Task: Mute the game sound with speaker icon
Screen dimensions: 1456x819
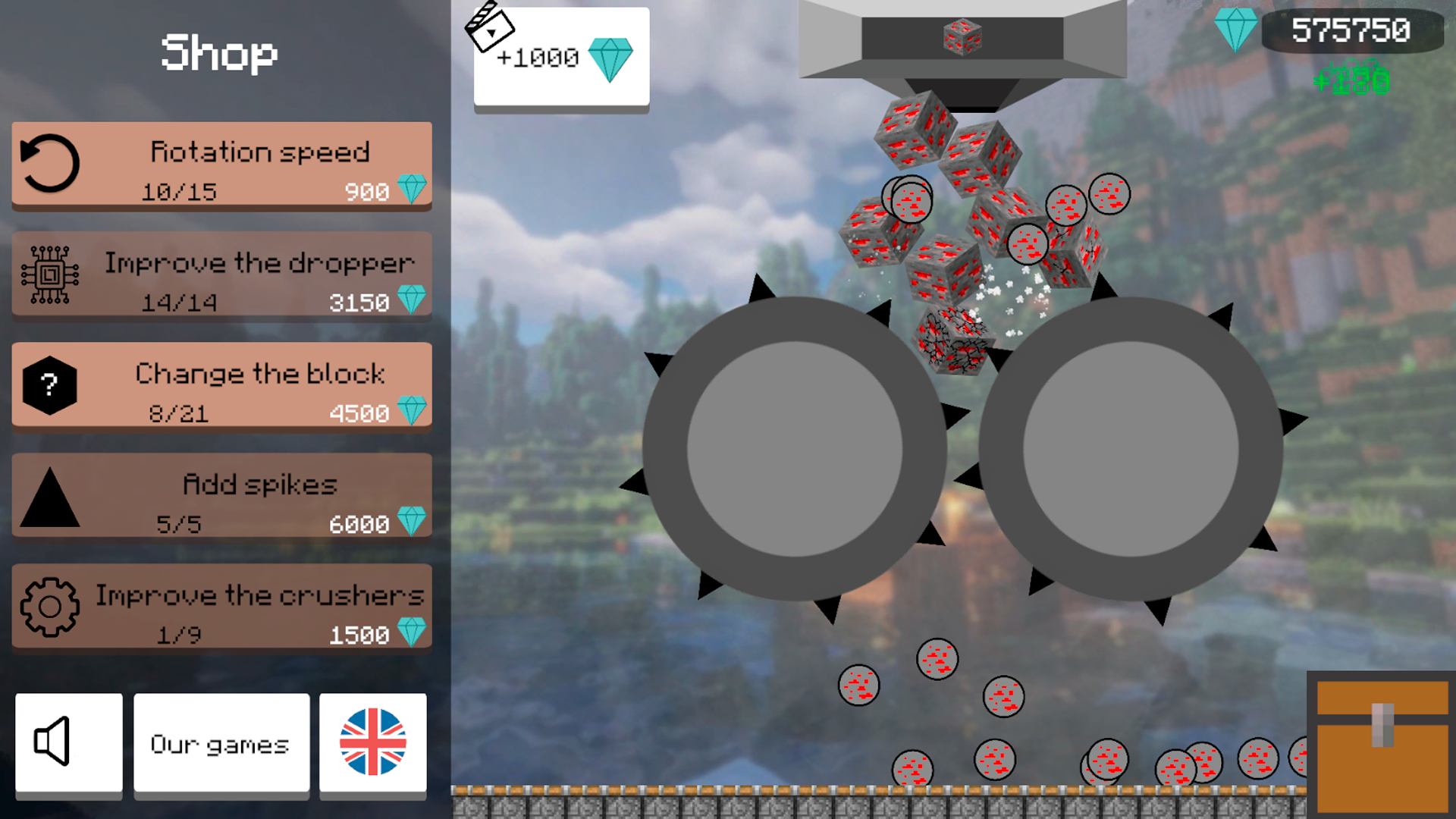Action: click(68, 742)
